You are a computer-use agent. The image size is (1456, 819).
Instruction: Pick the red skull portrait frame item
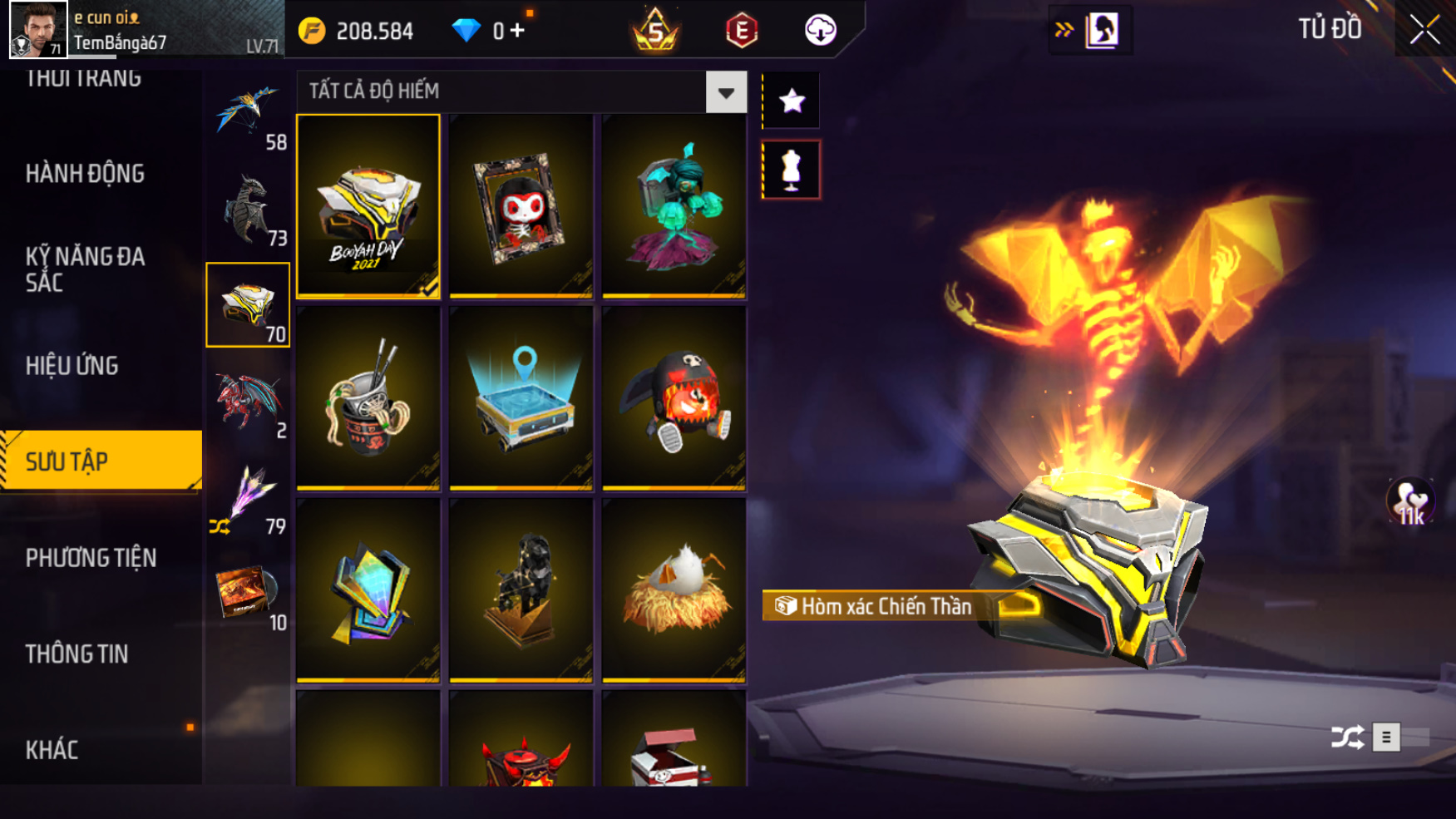pyautogui.click(x=521, y=206)
